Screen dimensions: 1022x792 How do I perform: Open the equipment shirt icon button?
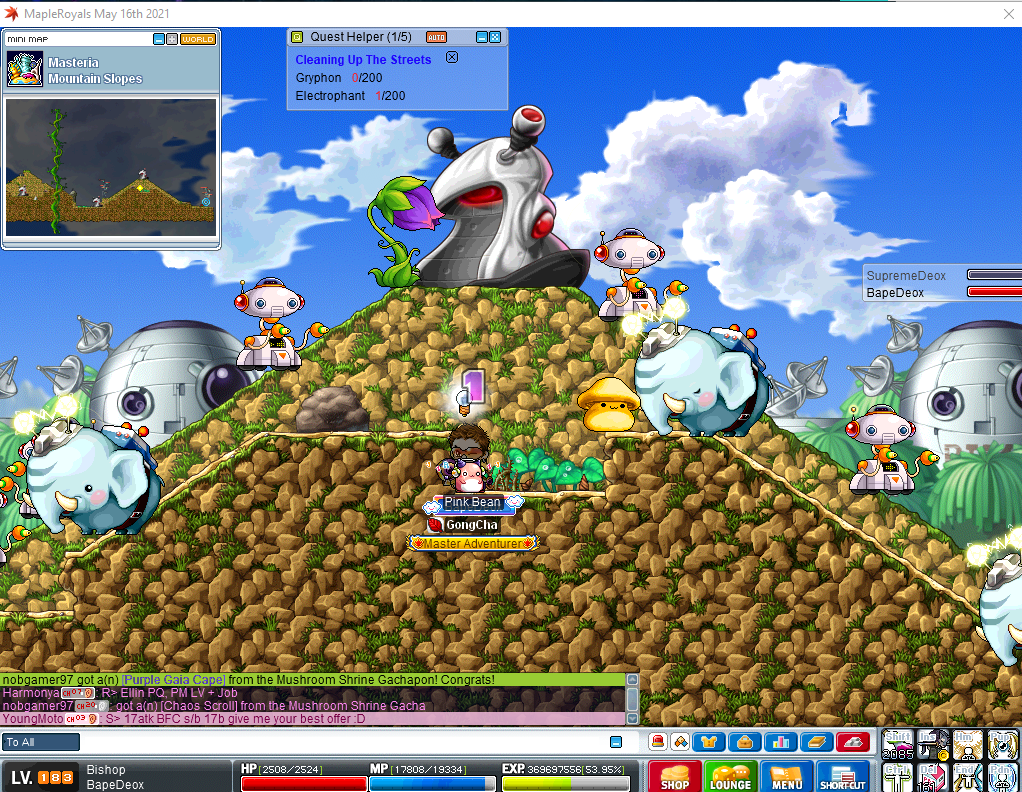pos(711,741)
